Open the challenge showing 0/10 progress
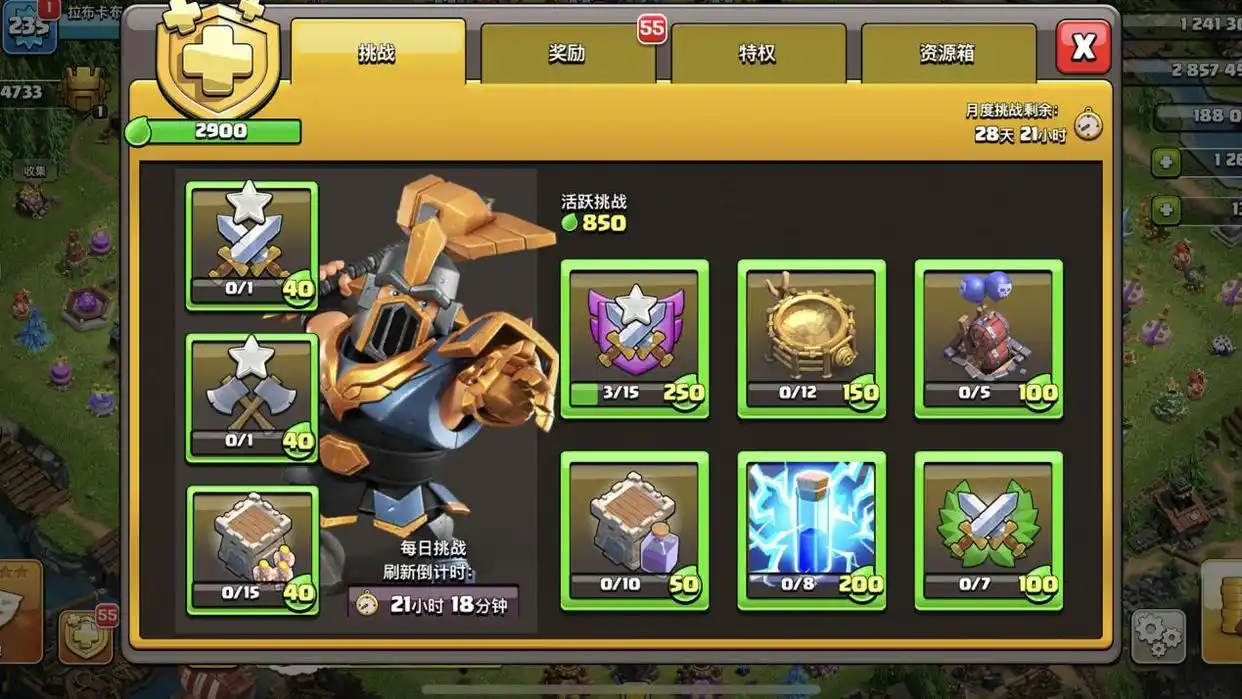1242x699 pixels. [634, 530]
